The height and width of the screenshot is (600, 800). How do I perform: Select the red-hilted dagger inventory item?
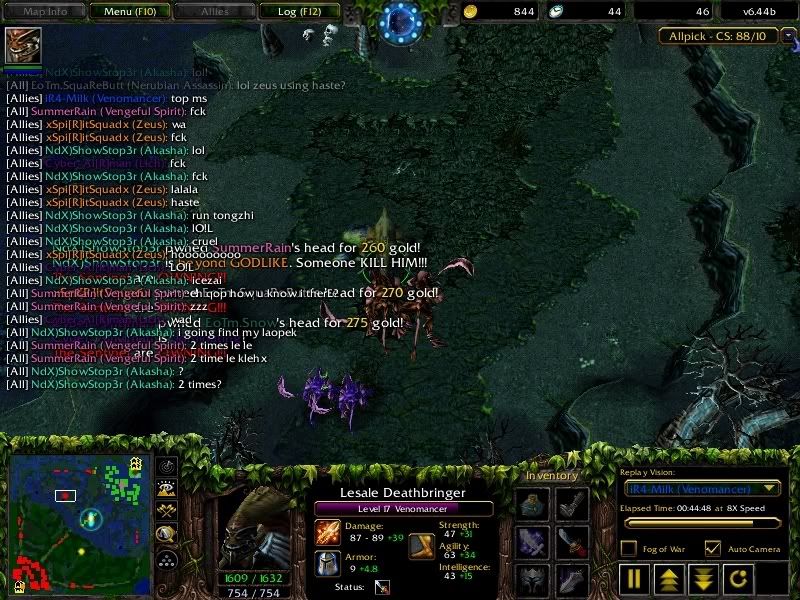[572, 541]
